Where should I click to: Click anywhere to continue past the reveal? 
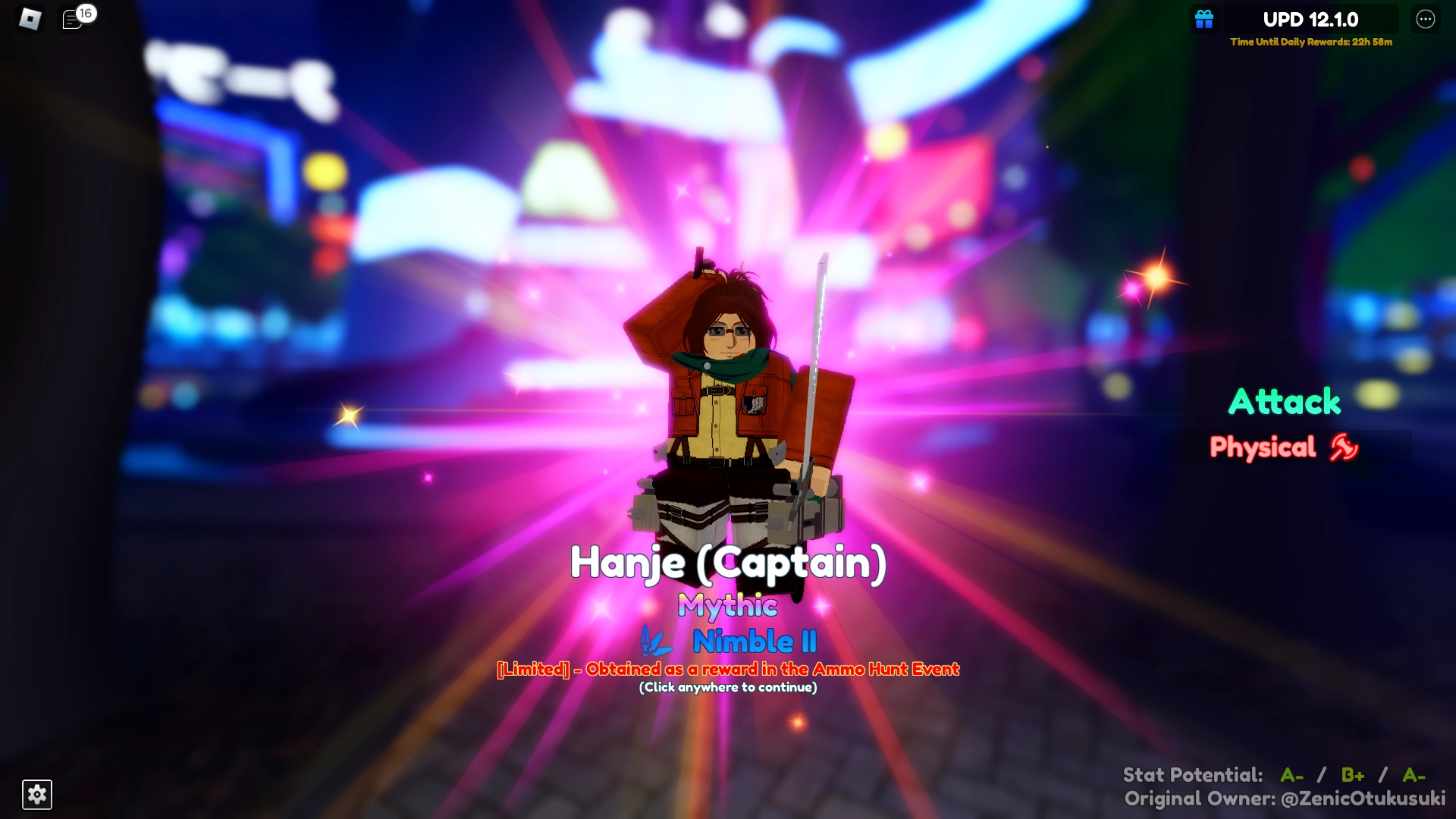click(728, 688)
